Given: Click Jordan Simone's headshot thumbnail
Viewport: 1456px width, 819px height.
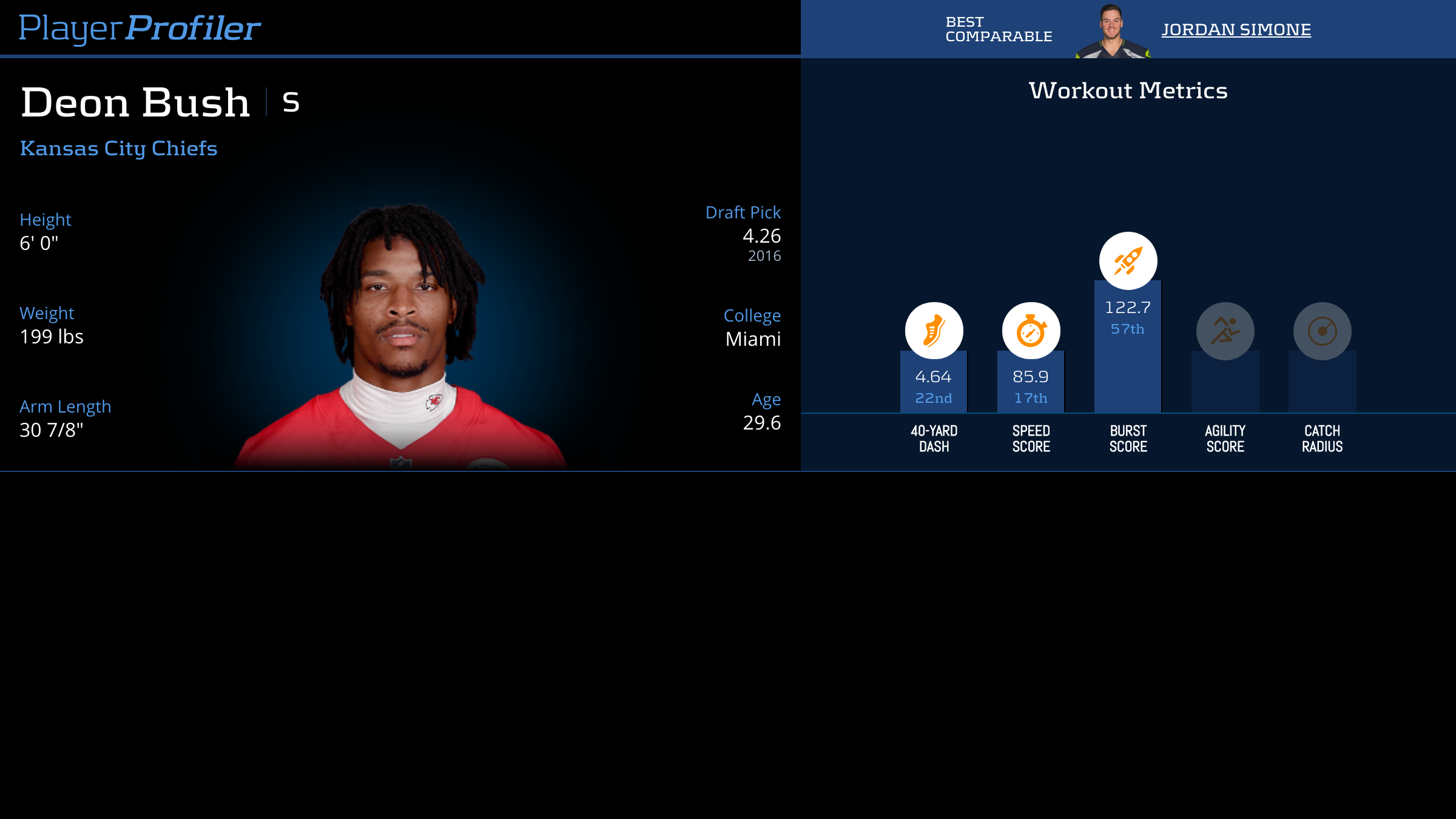Looking at the screenshot, I should click(x=1112, y=32).
